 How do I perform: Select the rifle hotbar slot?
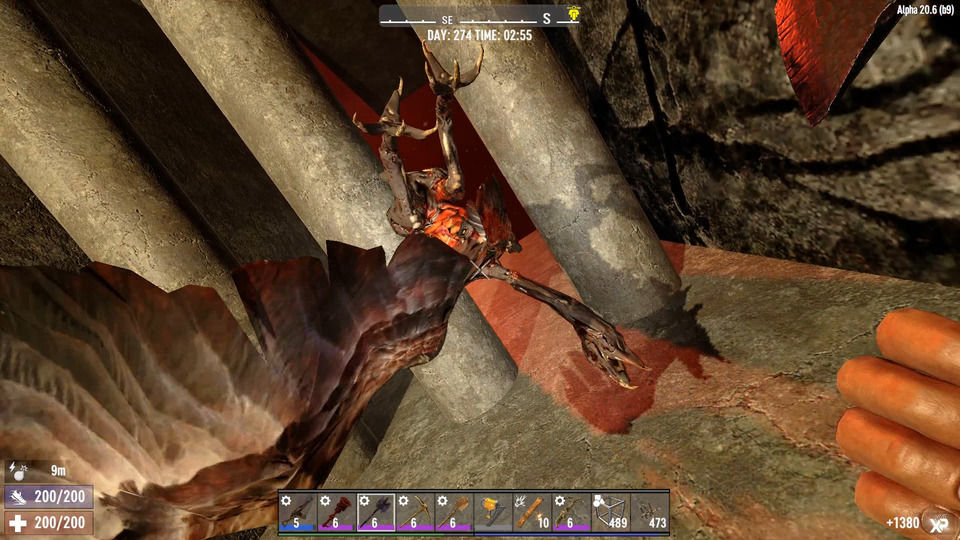coord(297,512)
